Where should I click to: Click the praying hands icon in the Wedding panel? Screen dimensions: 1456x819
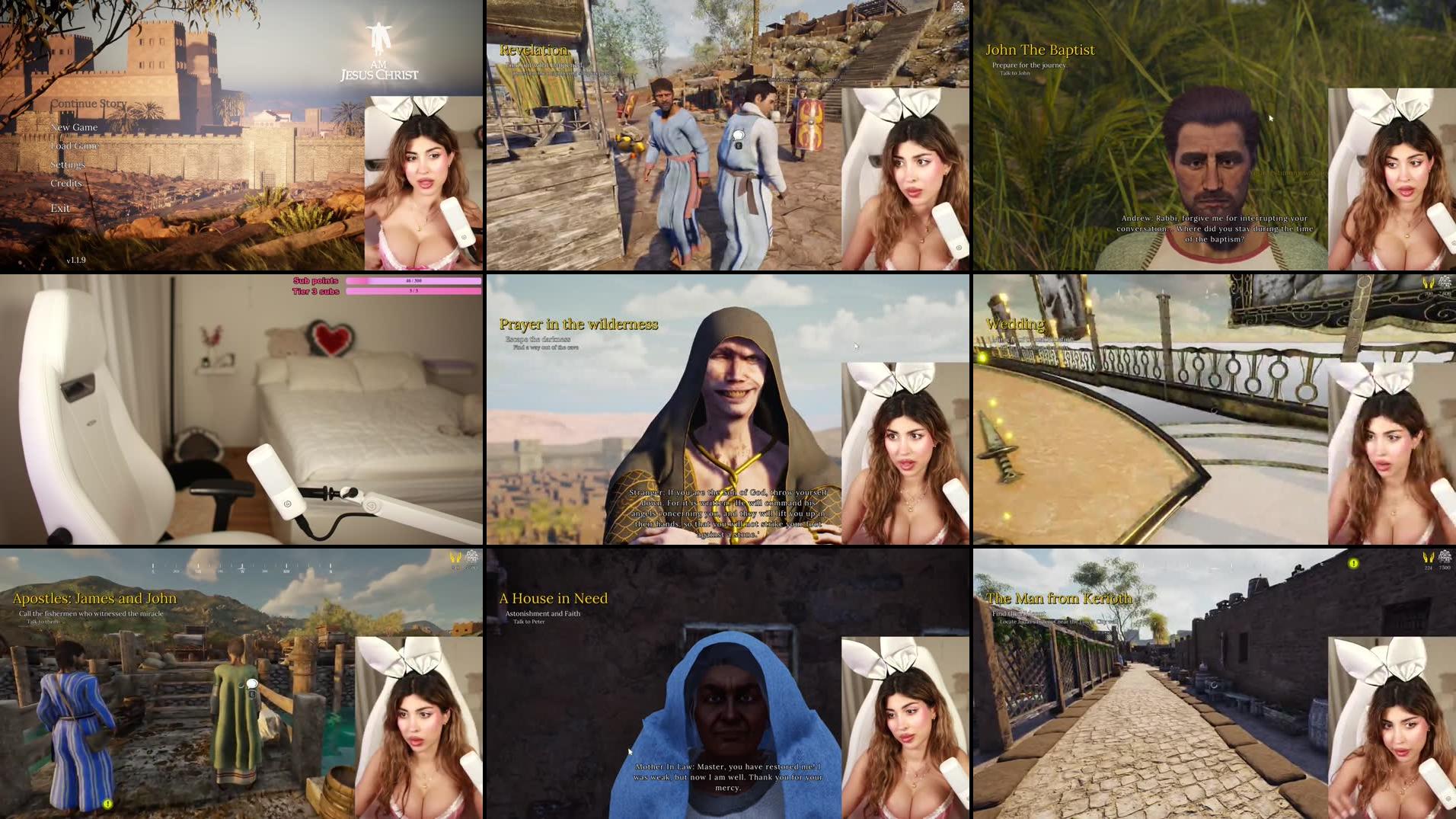[x=1428, y=284]
